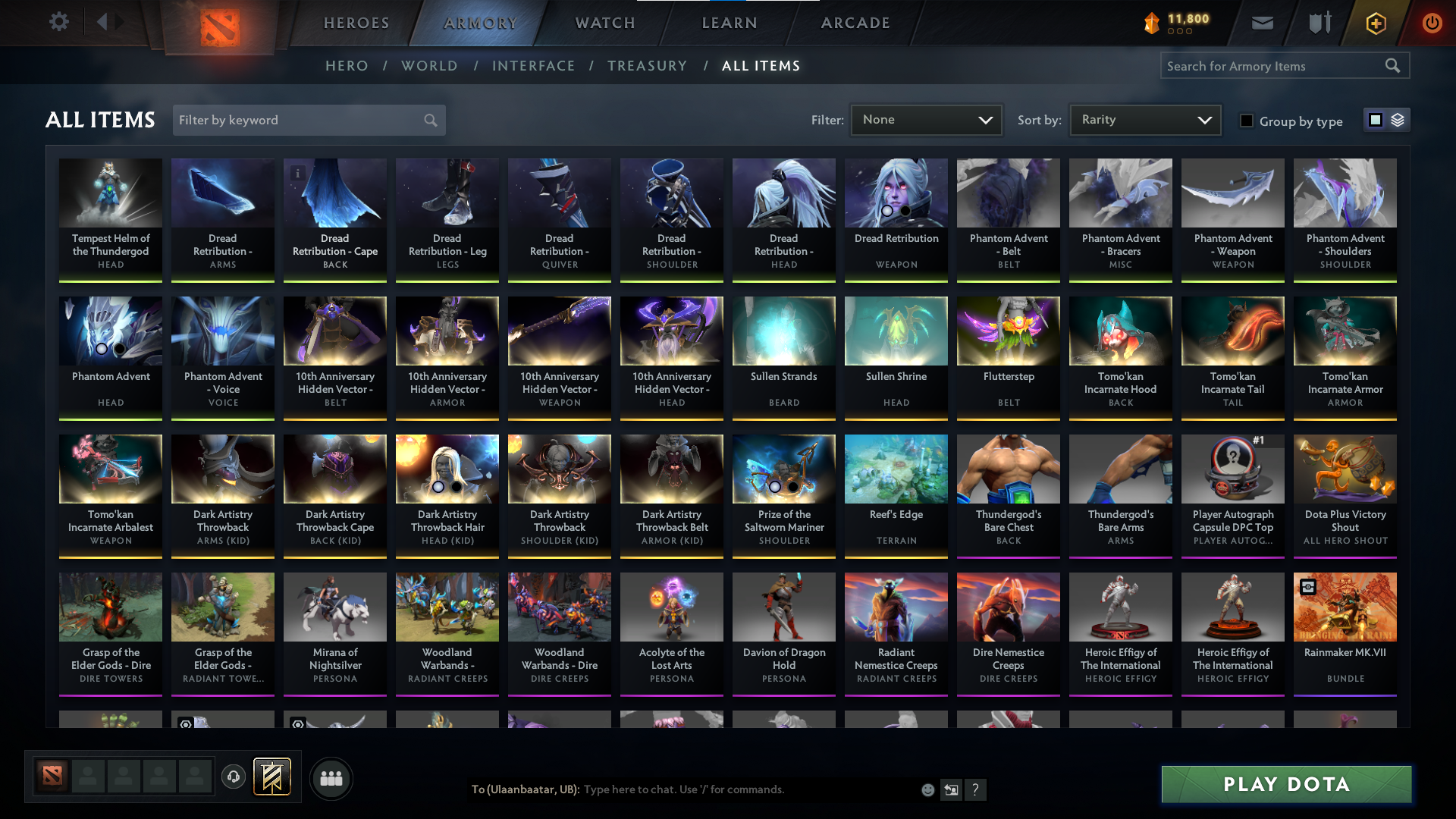Open the friends list people icon
Image resolution: width=1456 pixels, height=819 pixels.
[x=331, y=777]
